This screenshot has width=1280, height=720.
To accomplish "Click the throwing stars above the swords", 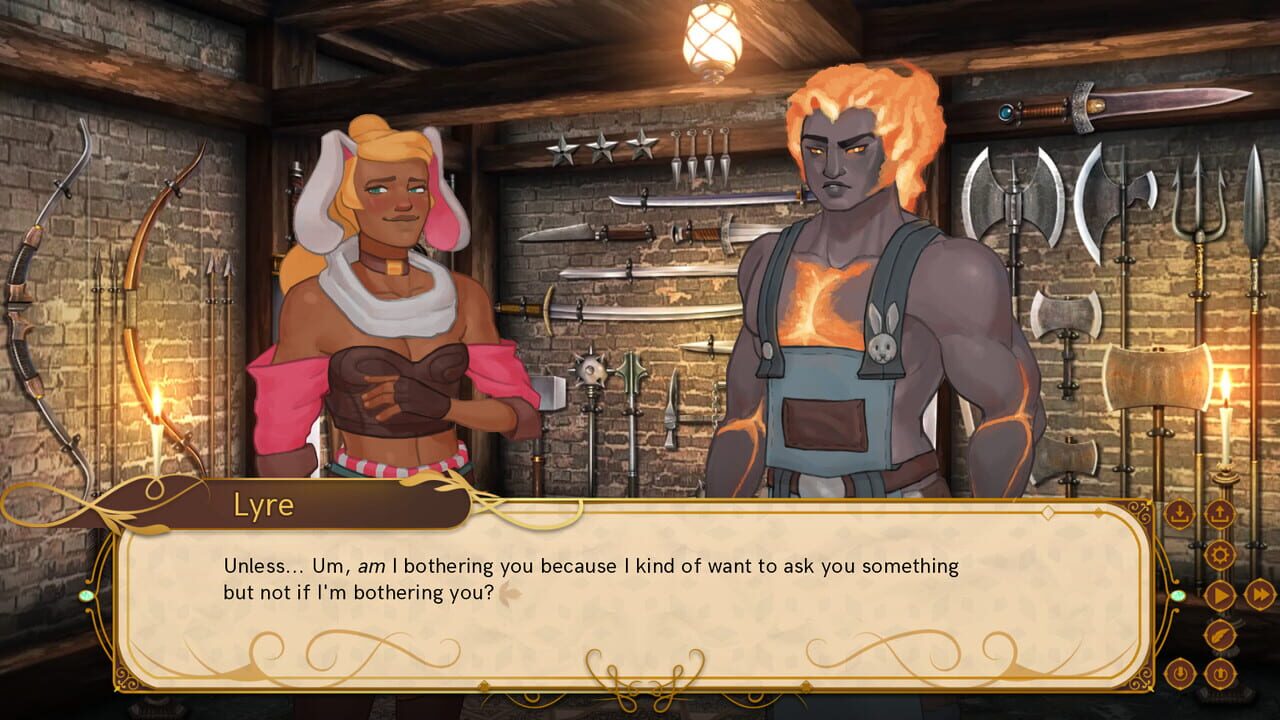I will (600, 150).
